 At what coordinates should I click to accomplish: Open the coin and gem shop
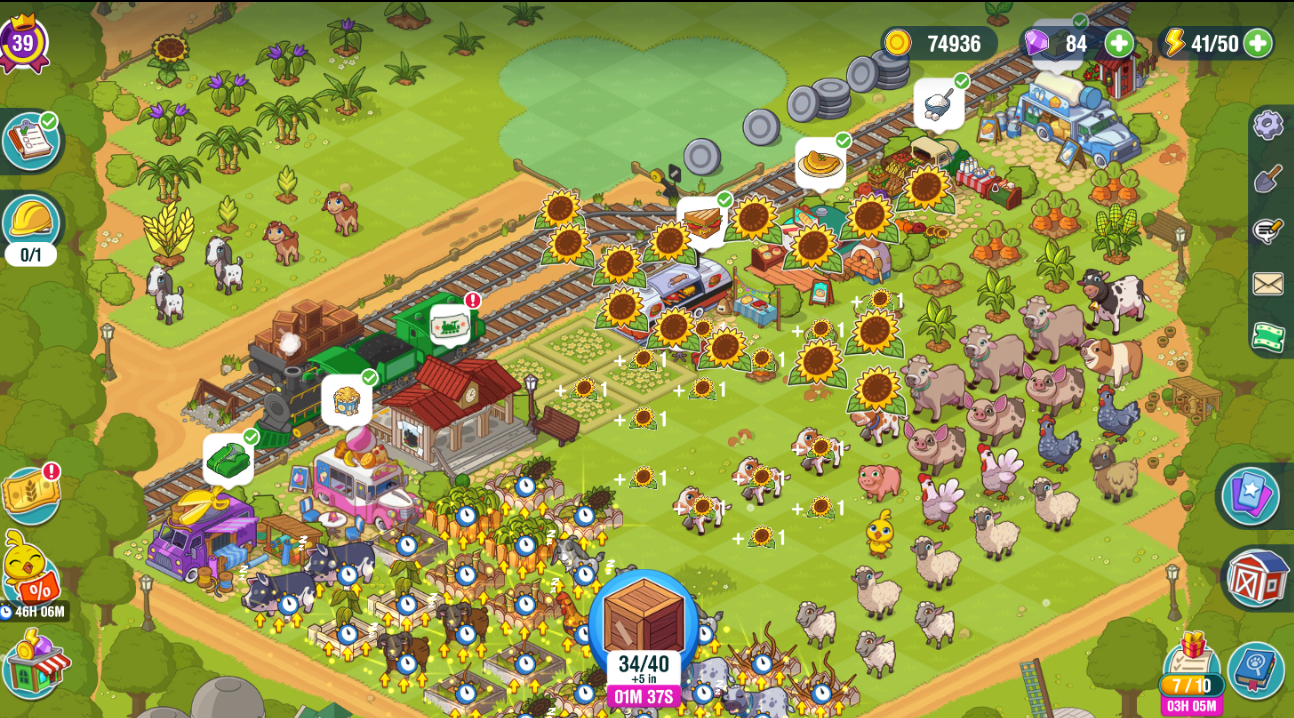pyautogui.click(x=37, y=666)
